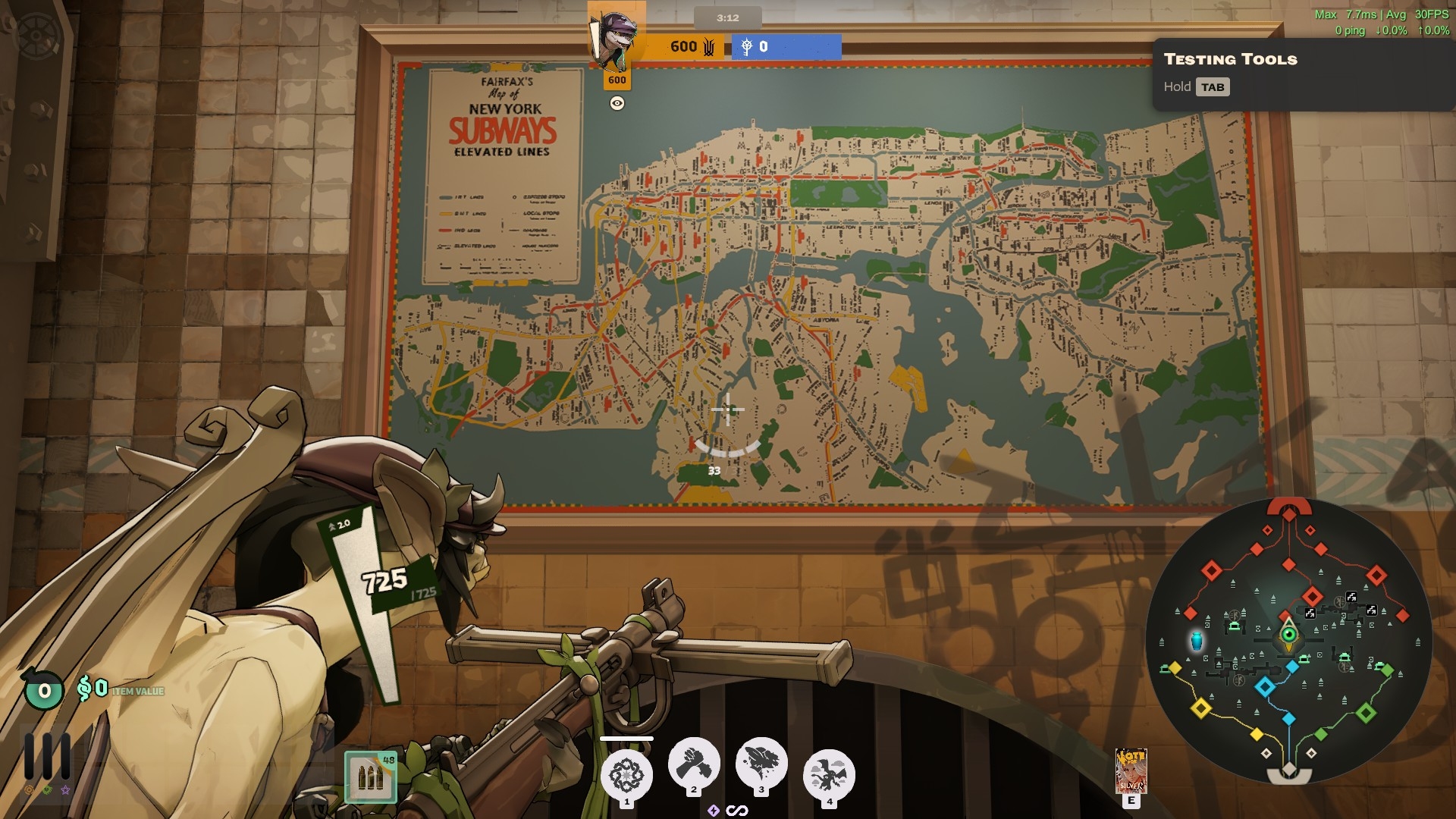Select the hero portrait on the top bar
This screenshot has height=819, width=1456.
(615, 36)
